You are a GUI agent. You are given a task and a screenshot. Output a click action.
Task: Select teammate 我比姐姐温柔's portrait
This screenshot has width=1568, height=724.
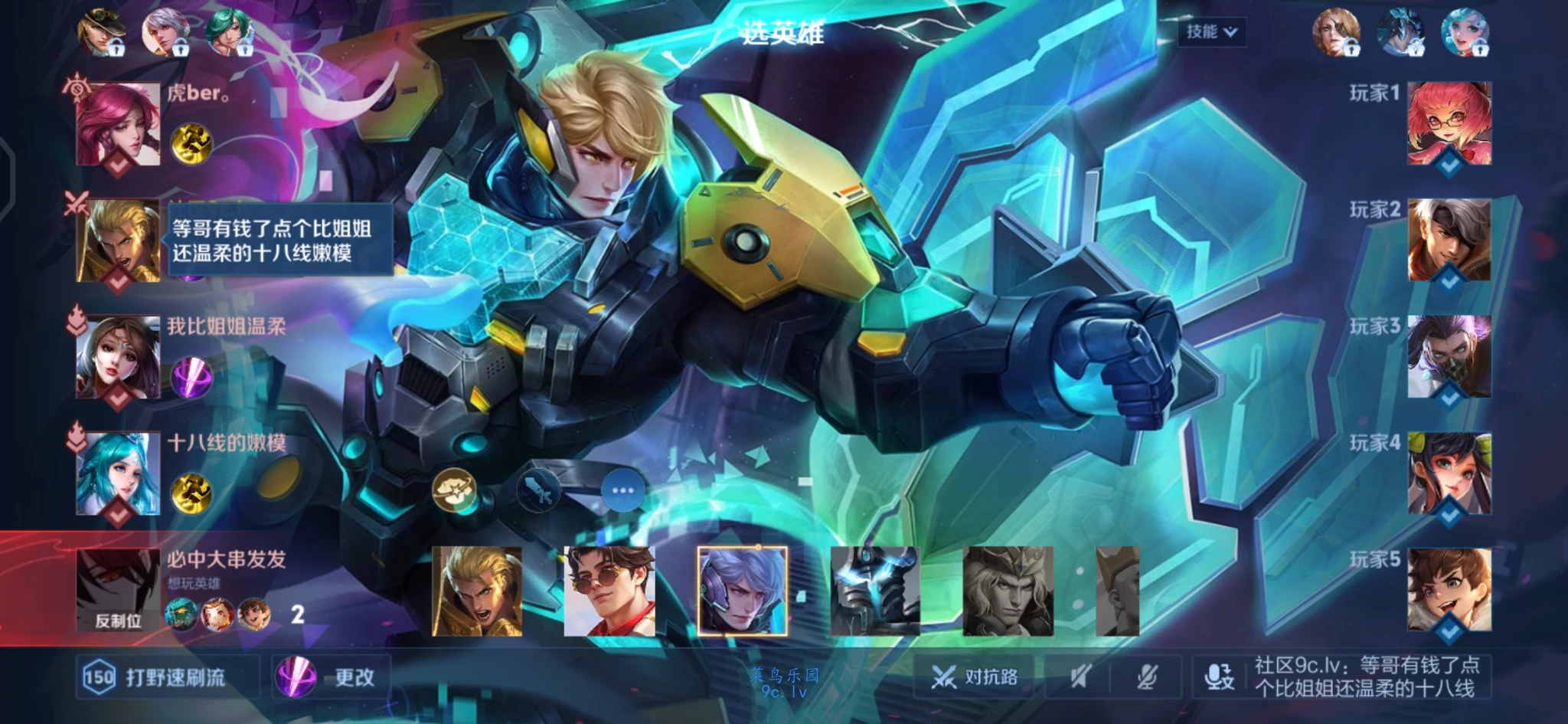tap(119, 357)
